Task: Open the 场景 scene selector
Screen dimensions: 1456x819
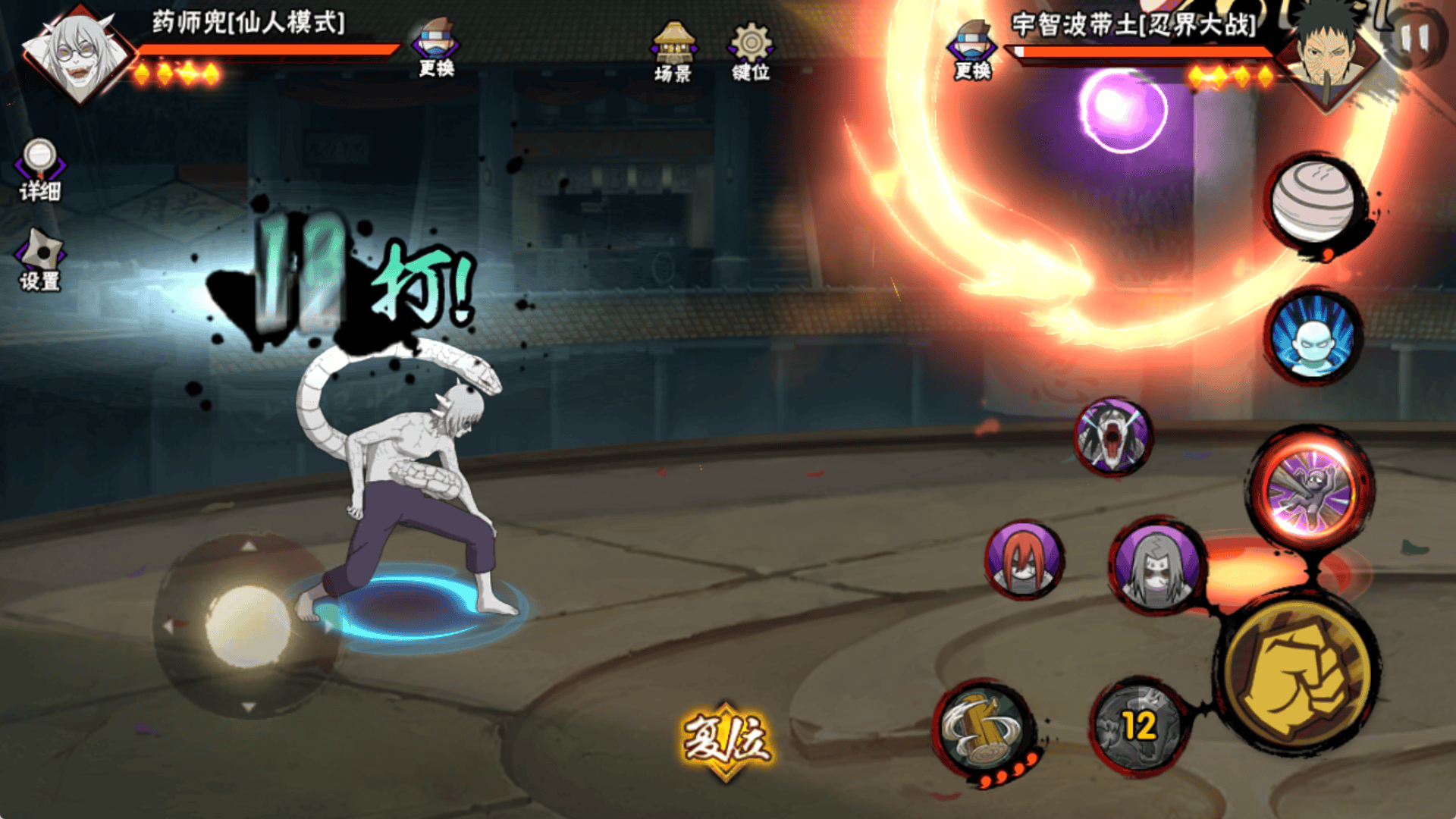Action: coord(673,53)
